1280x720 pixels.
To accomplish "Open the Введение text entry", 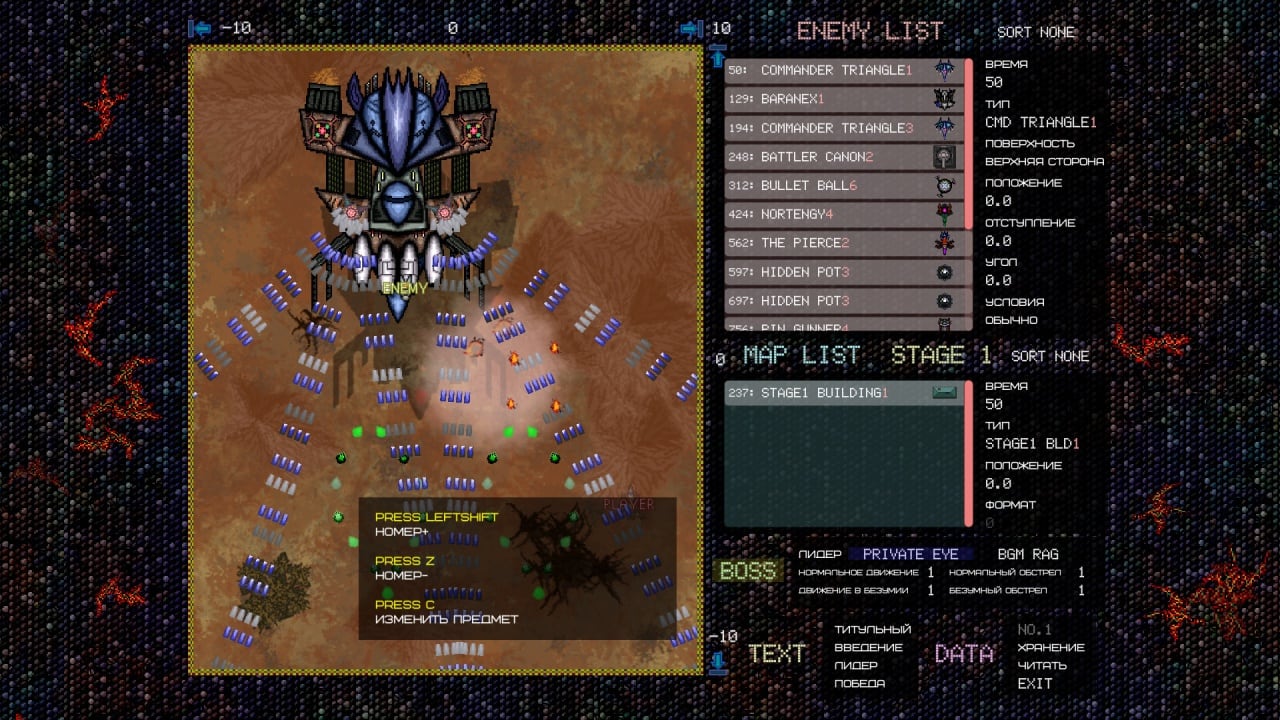I will click(868, 647).
